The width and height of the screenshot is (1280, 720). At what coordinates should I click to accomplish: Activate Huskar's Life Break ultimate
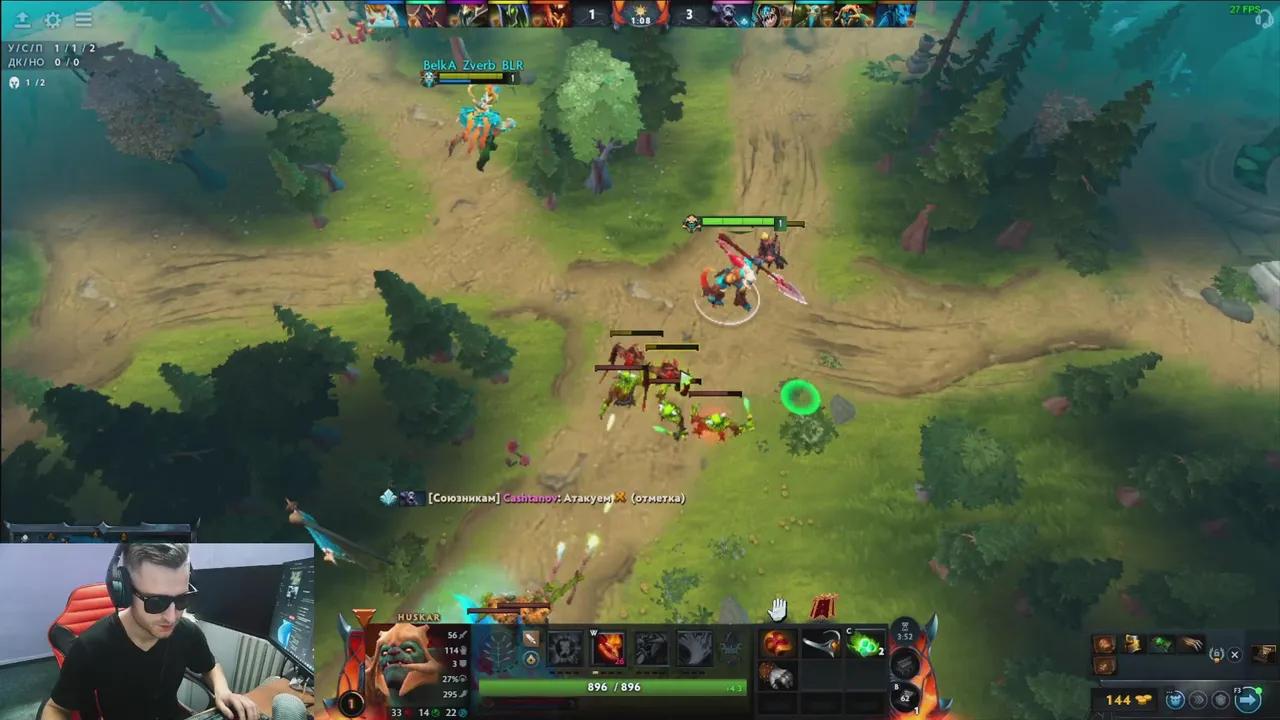coord(694,648)
